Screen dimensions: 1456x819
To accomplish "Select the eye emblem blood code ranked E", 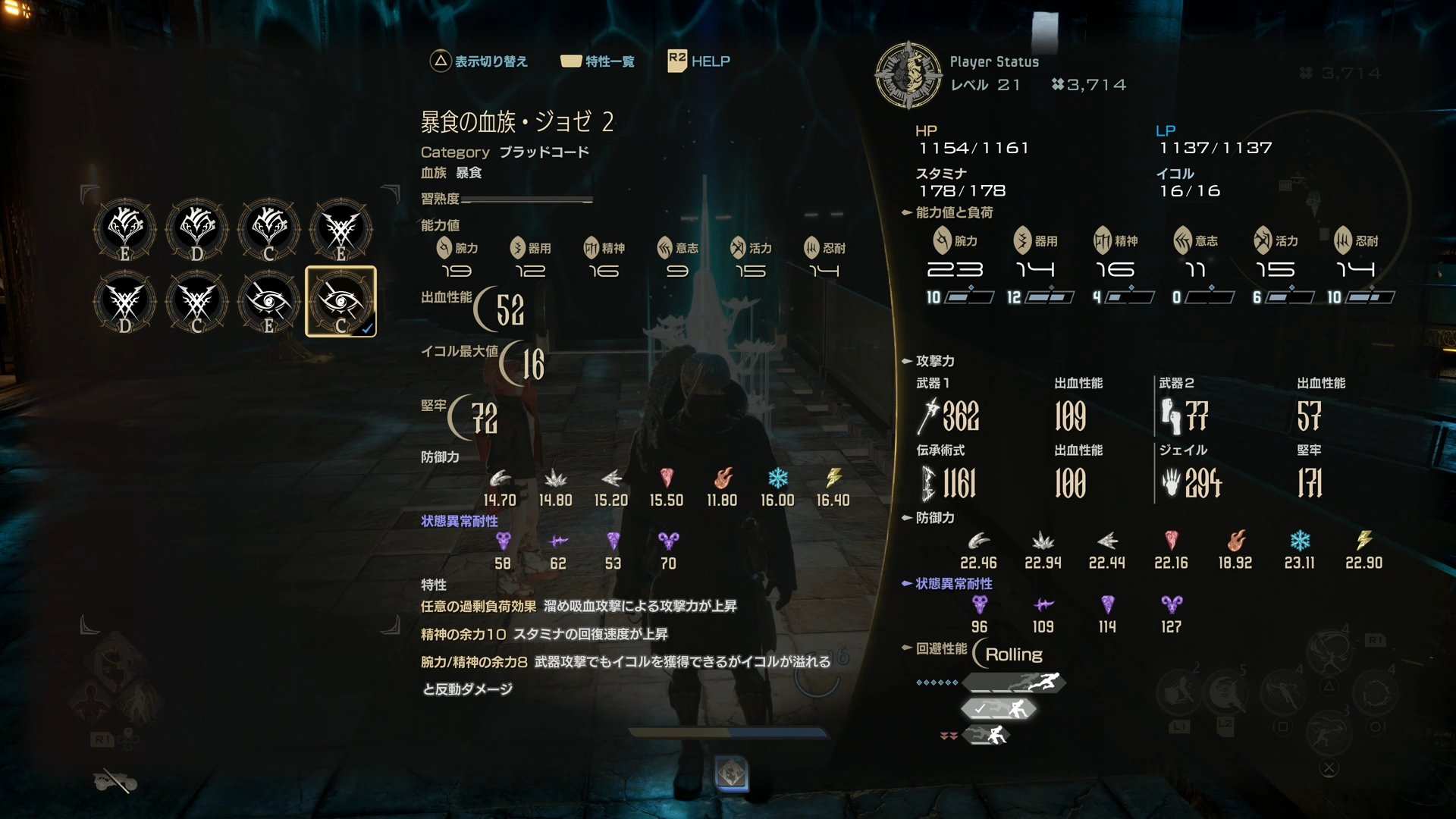I will pos(268,302).
